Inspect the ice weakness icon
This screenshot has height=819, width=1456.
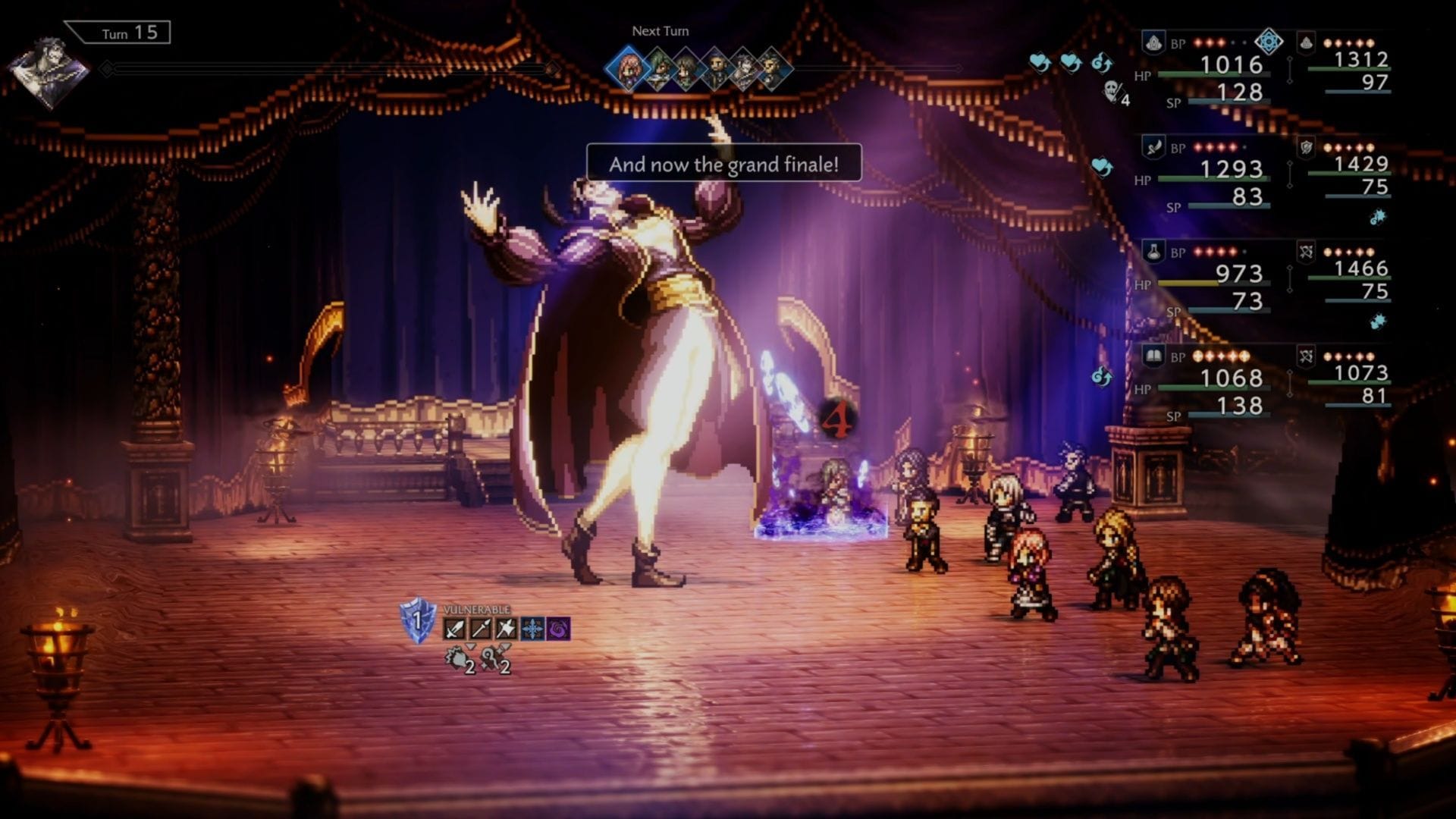click(532, 629)
